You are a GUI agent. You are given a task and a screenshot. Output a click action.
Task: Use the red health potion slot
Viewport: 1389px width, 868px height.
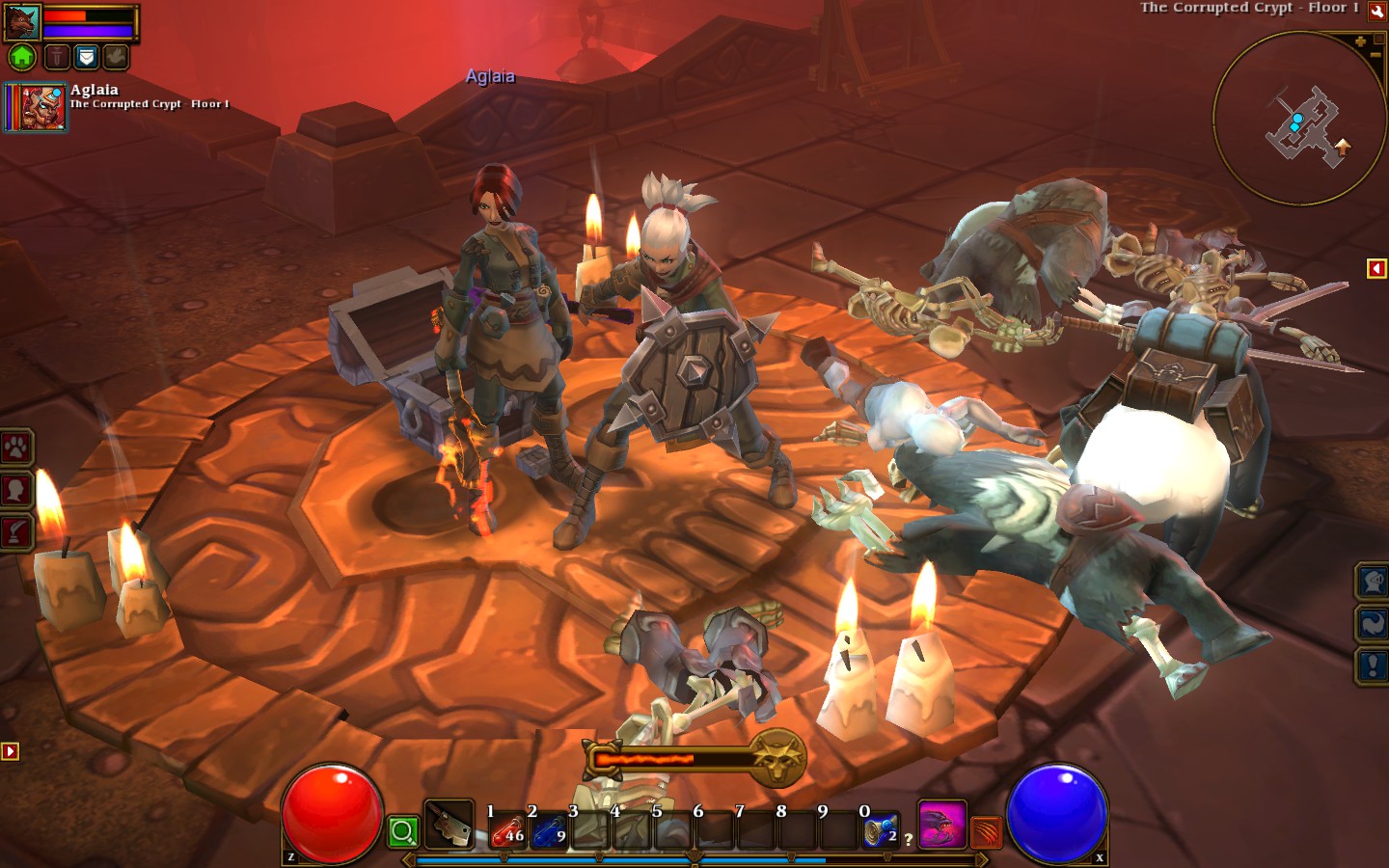[x=508, y=829]
